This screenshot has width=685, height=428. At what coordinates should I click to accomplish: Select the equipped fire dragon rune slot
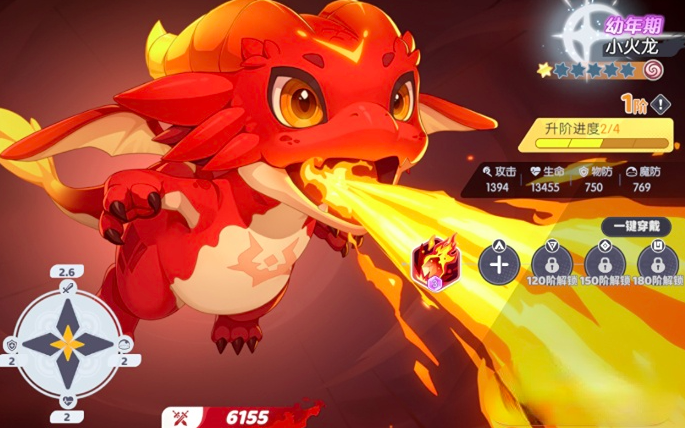tap(436, 262)
